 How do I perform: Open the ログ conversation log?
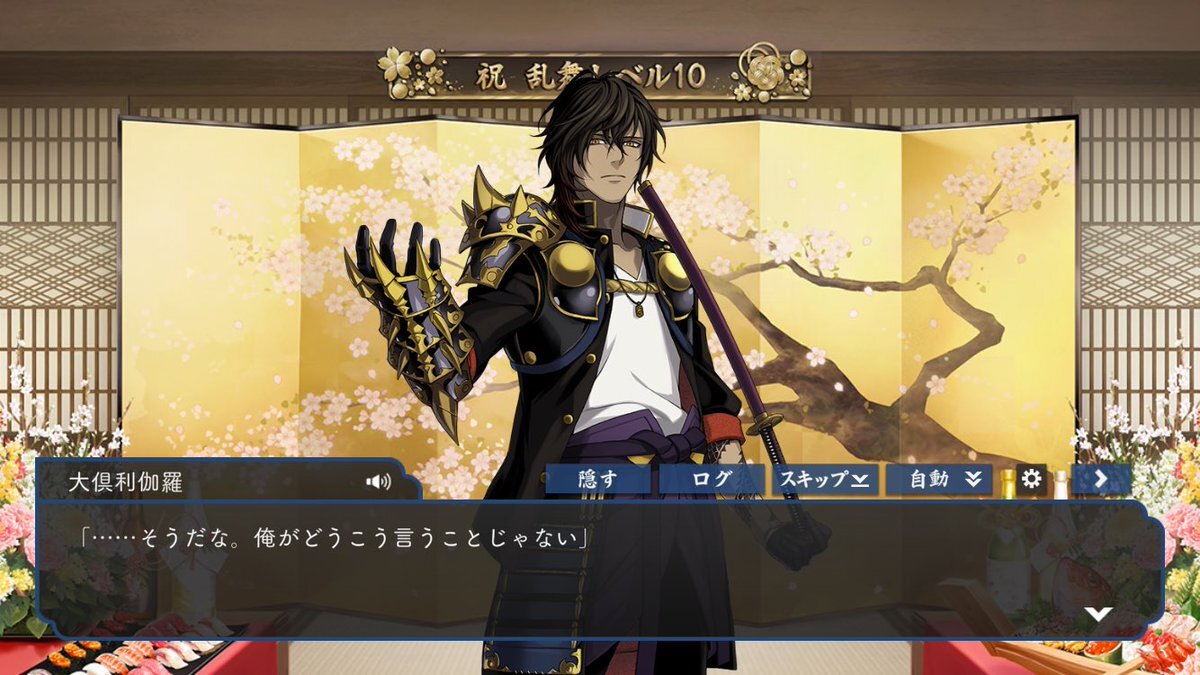pyautogui.click(x=711, y=479)
